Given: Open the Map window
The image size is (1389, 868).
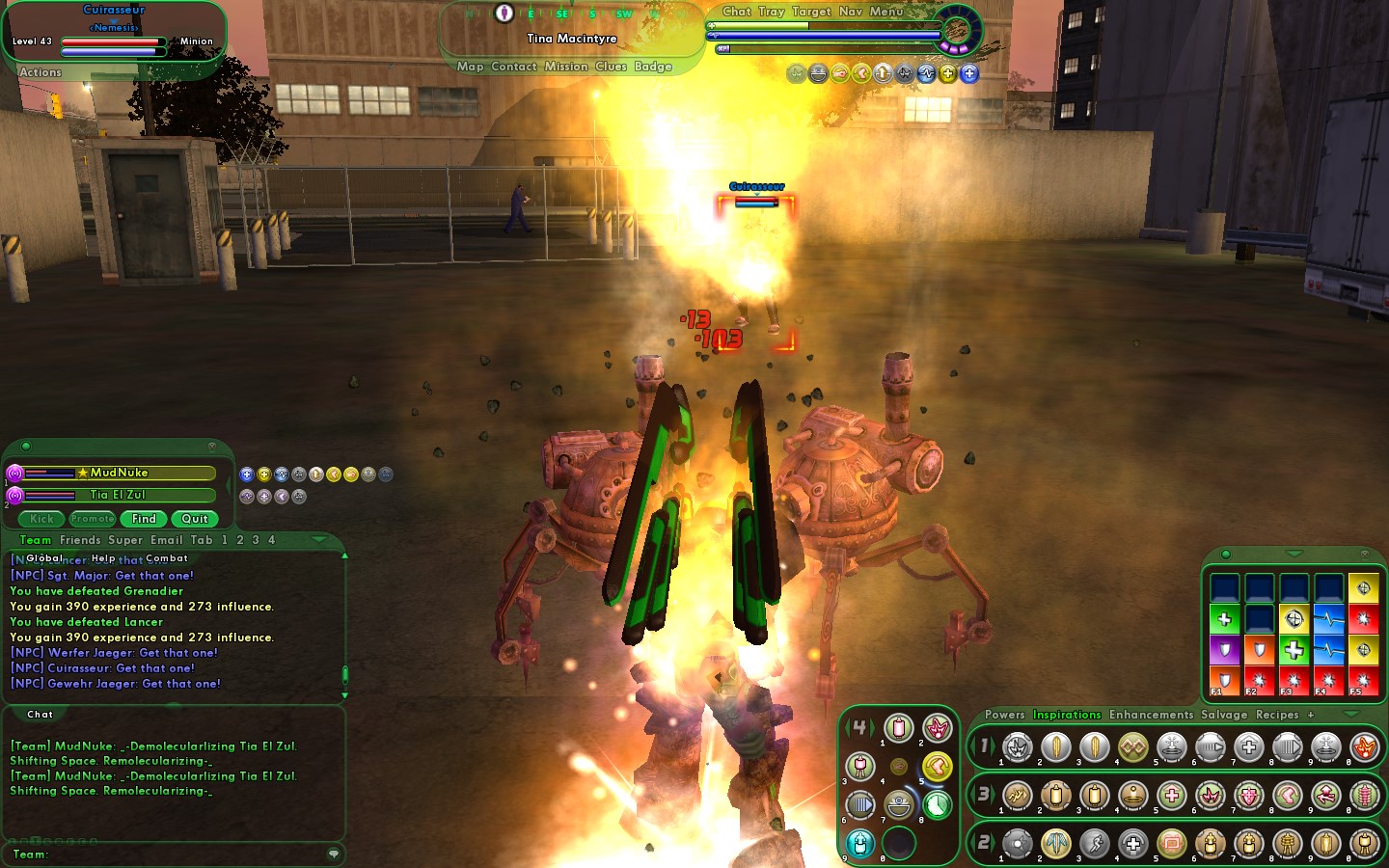Looking at the screenshot, I should [470, 67].
